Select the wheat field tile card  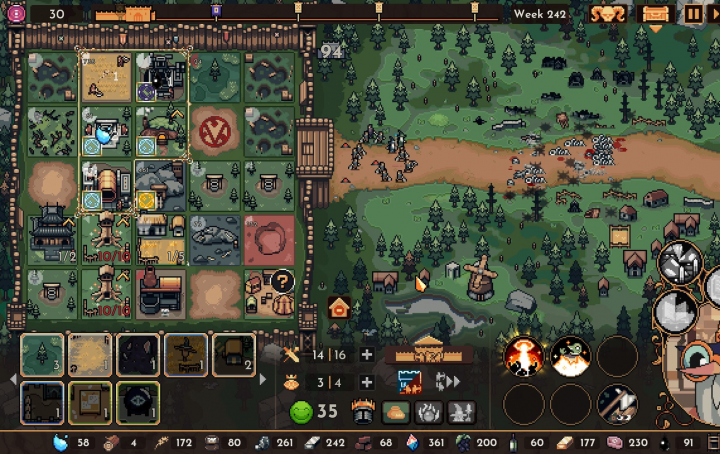(x=89, y=355)
